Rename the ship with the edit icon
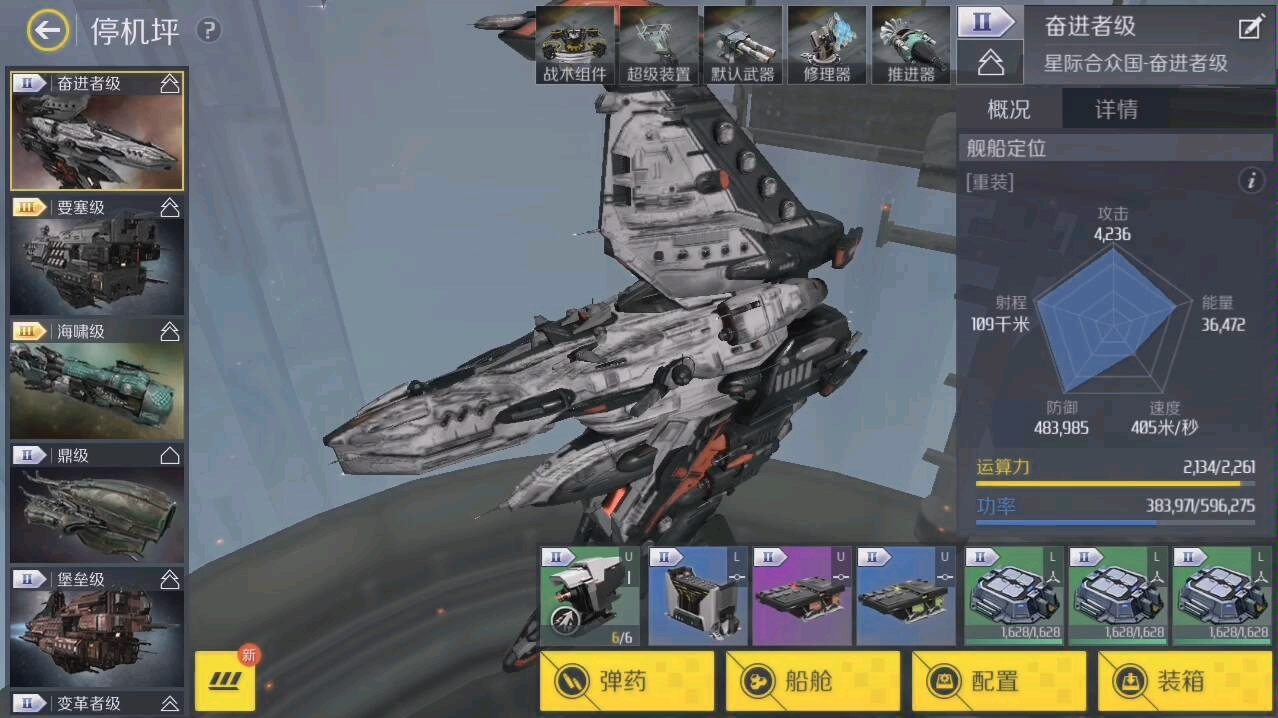1278x718 pixels. 1251,27
